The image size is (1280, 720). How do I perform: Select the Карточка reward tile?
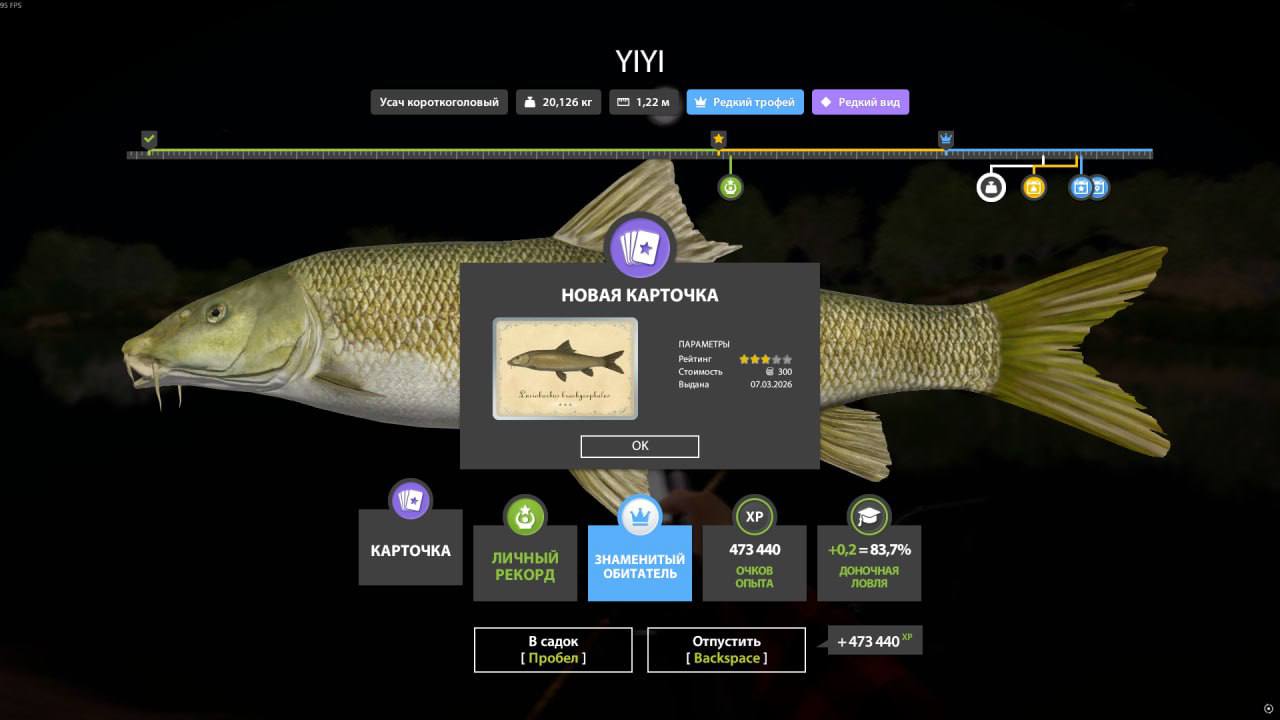(x=410, y=549)
